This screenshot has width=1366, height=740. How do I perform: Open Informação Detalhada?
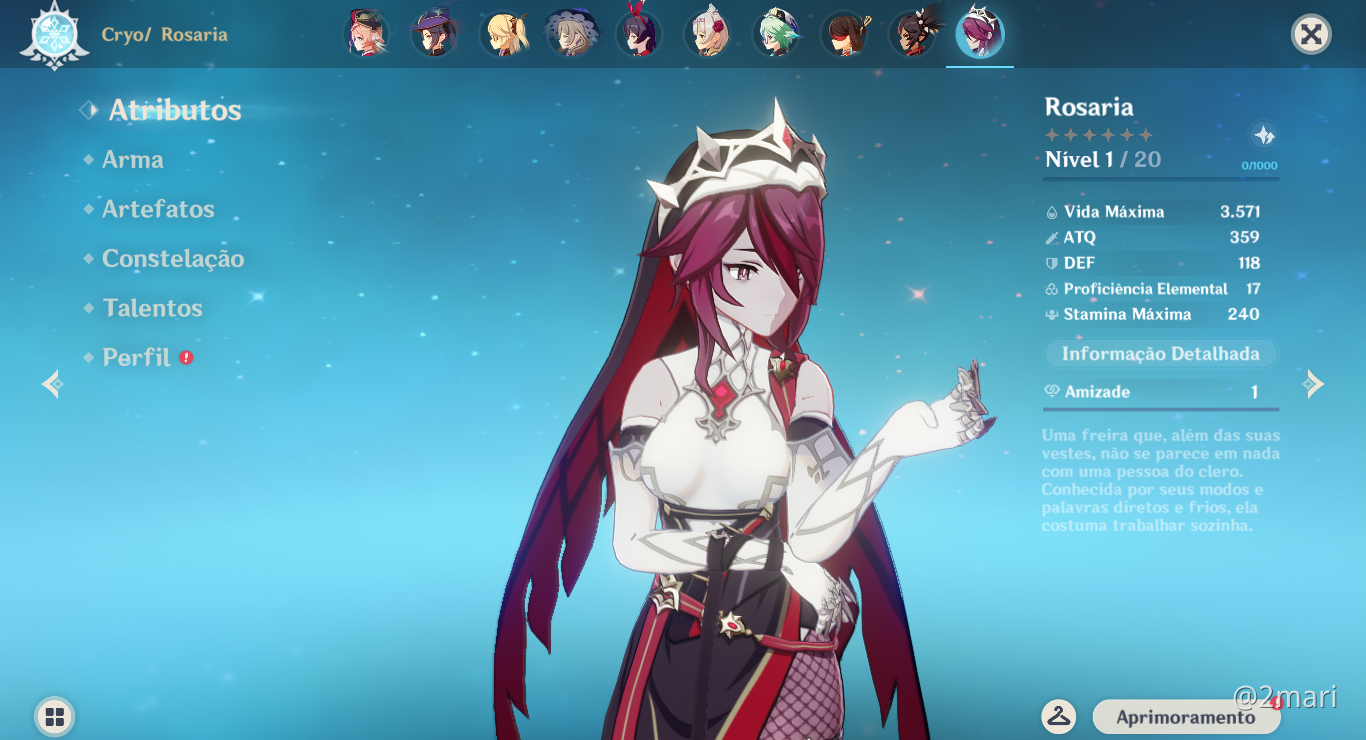[1160, 353]
